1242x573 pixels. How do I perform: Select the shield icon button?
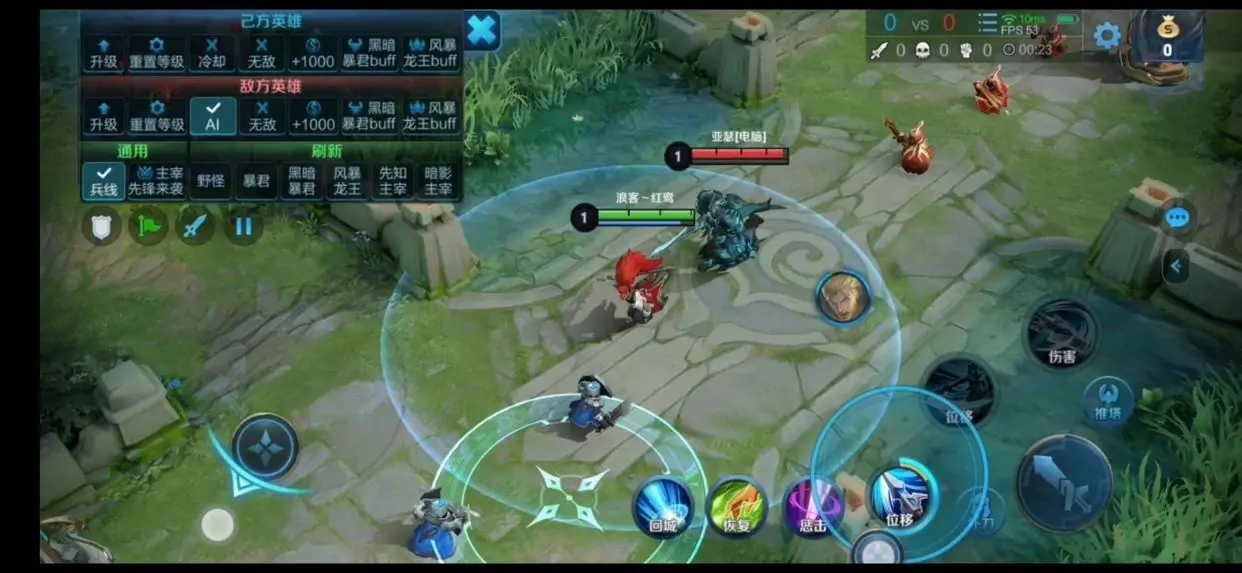pyautogui.click(x=101, y=226)
